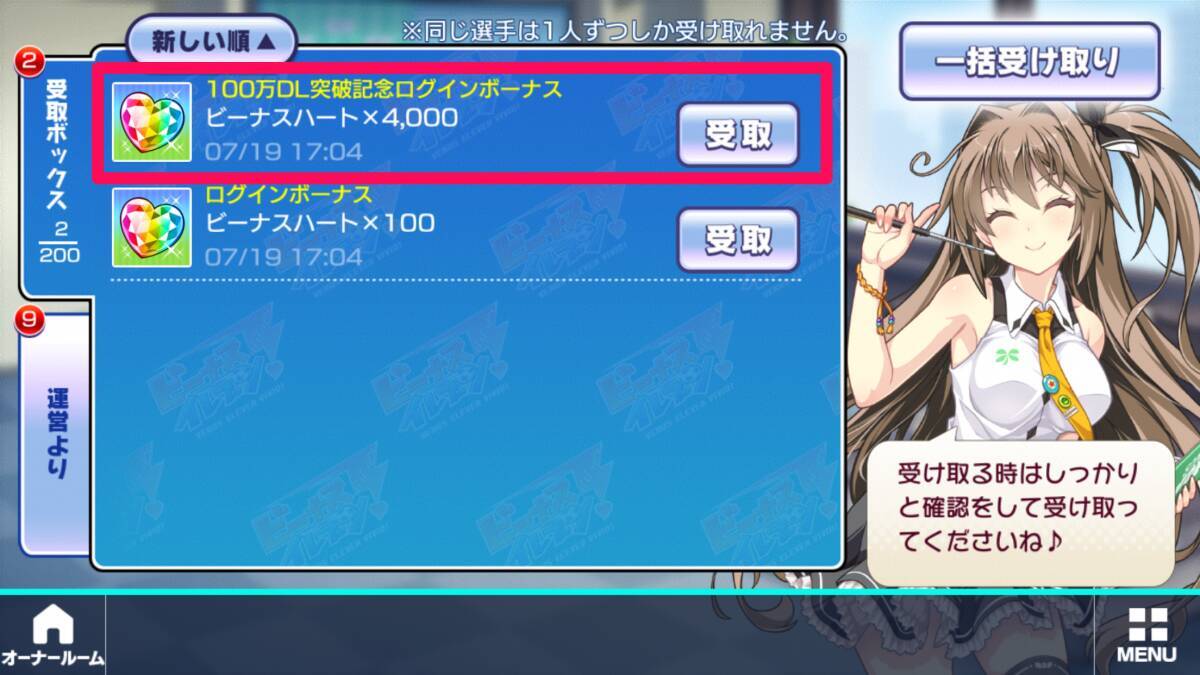Select the 100万DL突破記念 rainbow heart icon
1200x675 pixels.
152,122
